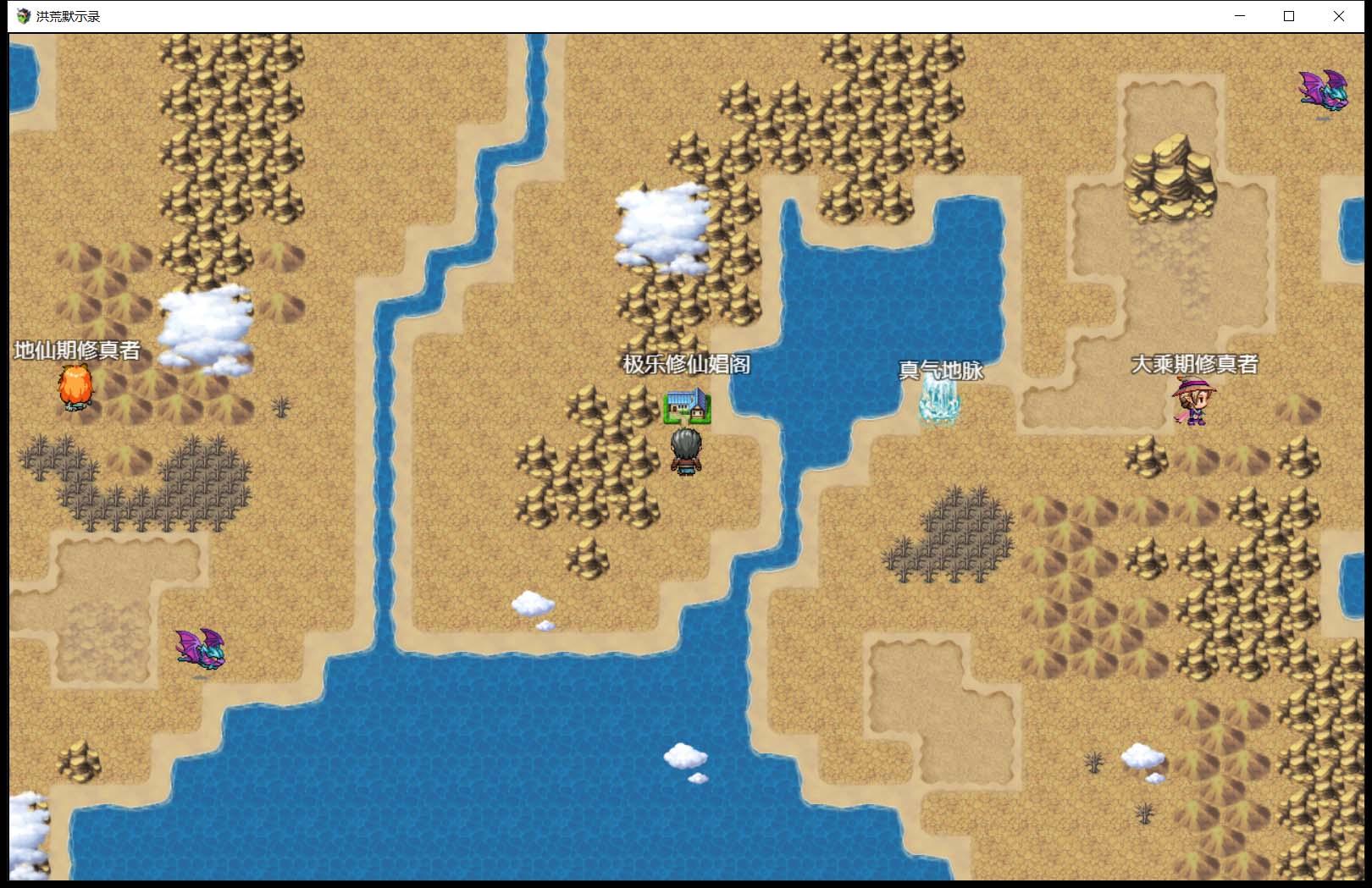
Task: Click the window maximize button
Action: point(1289,15)
